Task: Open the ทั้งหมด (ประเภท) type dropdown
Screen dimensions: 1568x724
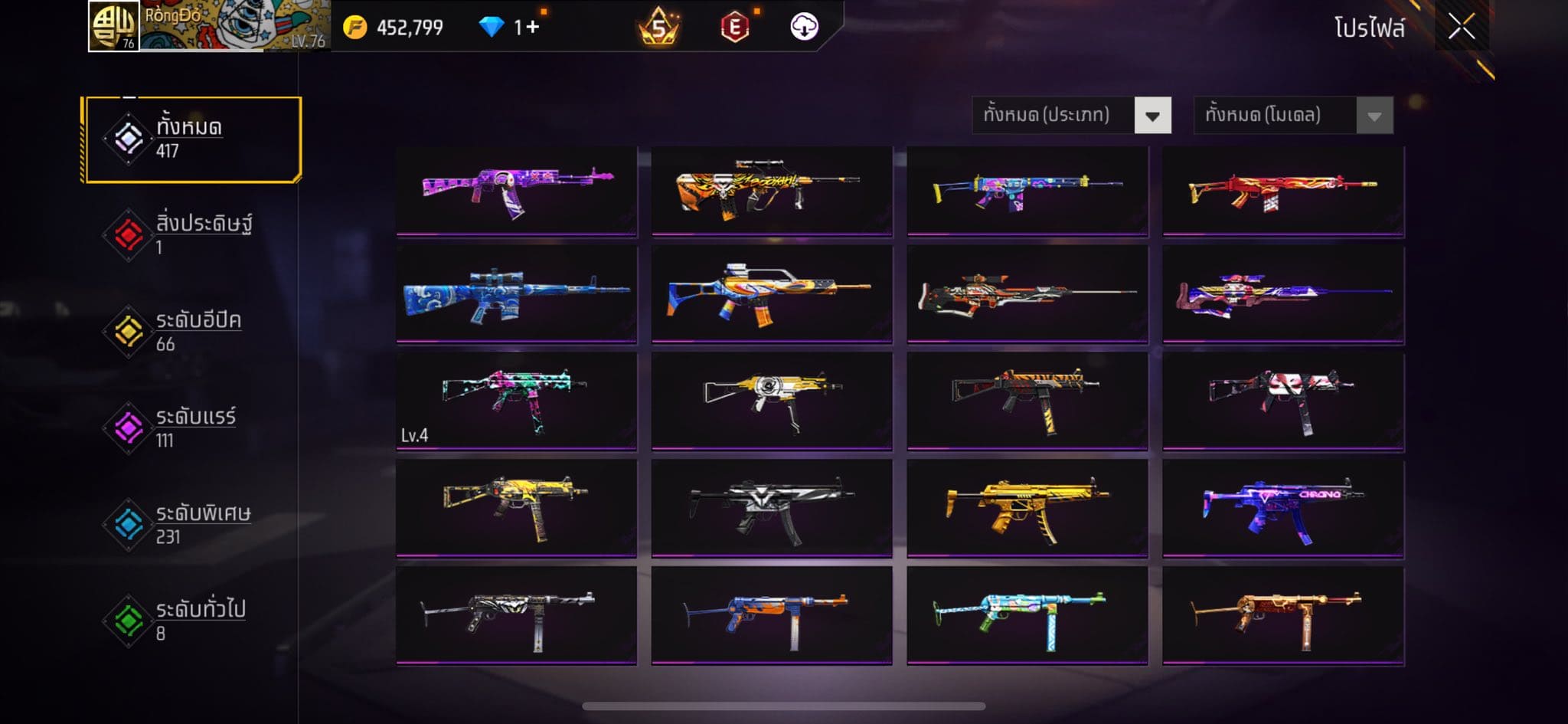Action: [1071, 116]
